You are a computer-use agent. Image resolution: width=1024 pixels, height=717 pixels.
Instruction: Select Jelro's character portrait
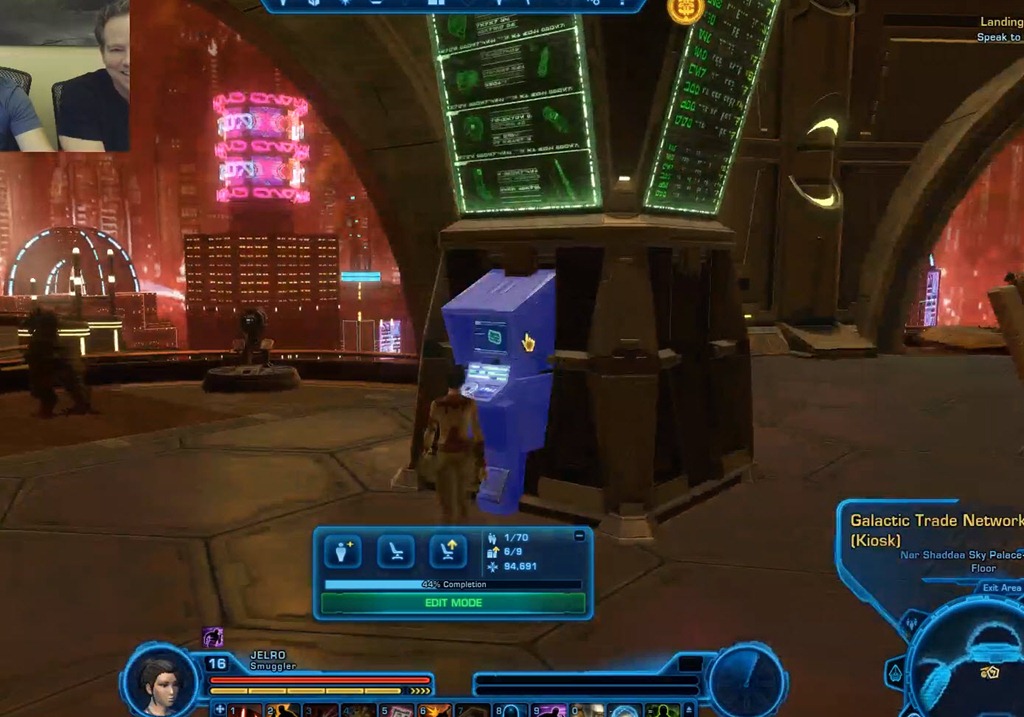159,682
